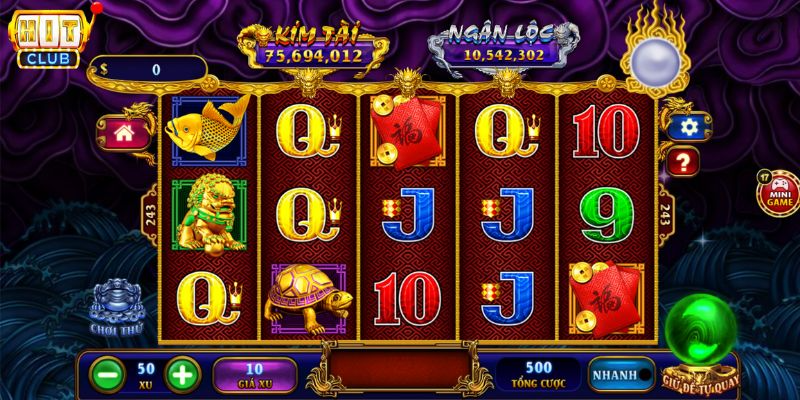Open settings with the gear icon

(685, 127)
